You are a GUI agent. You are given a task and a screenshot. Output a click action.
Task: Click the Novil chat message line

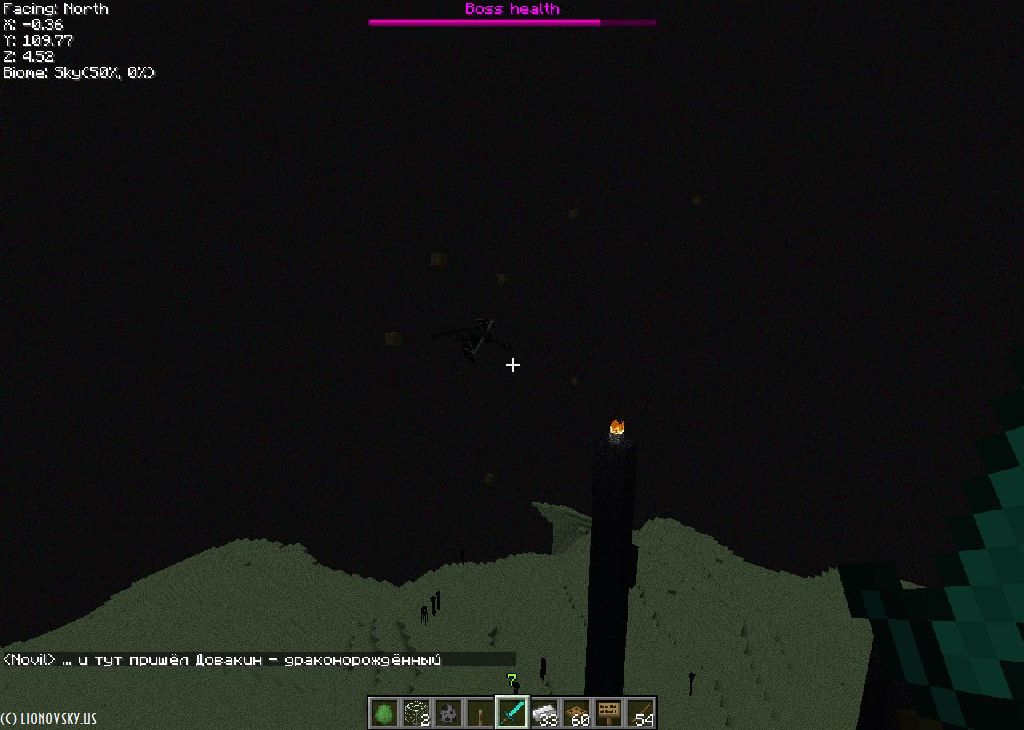point(222,660)
